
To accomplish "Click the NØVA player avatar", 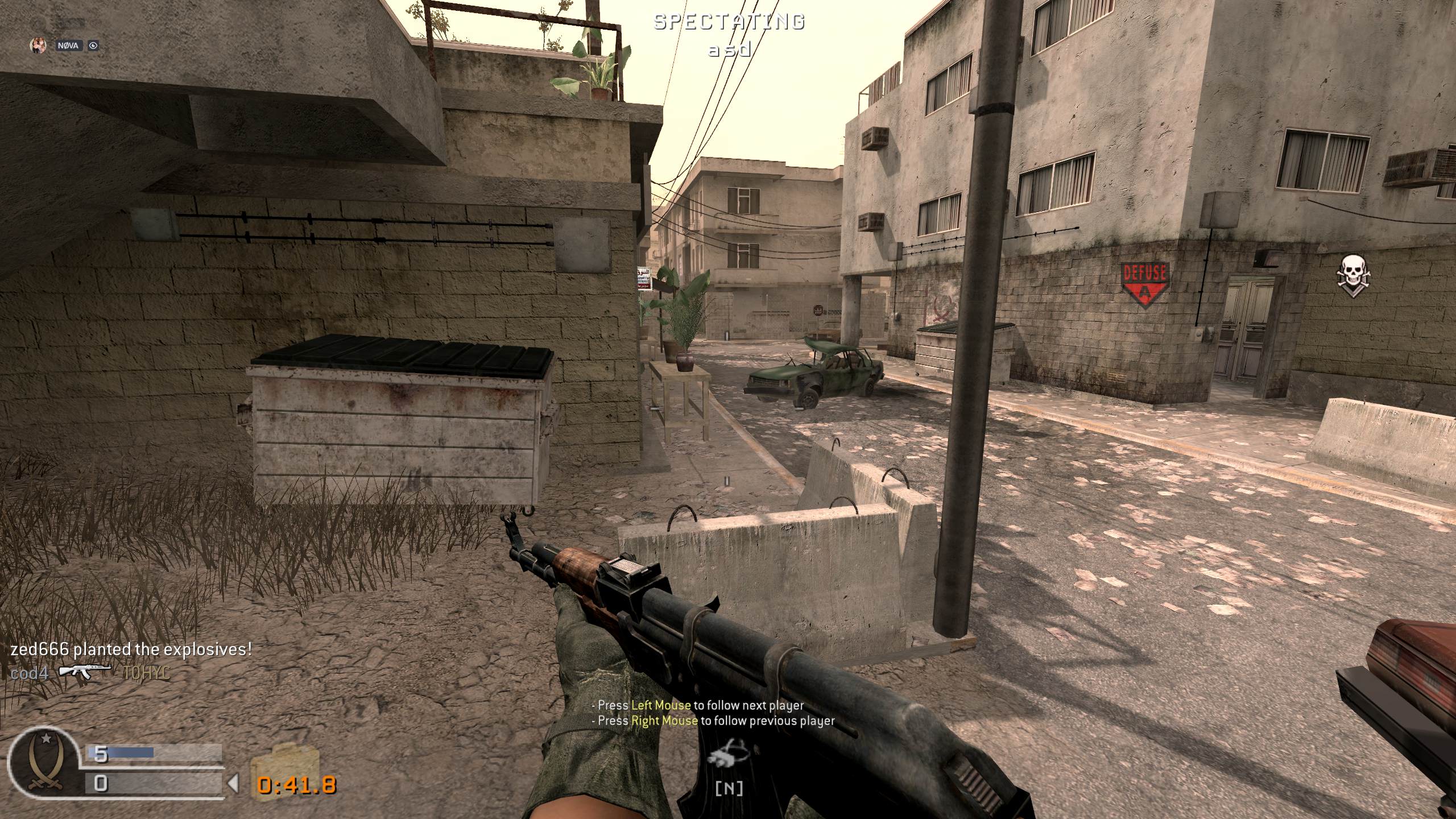I will point(39,46).
